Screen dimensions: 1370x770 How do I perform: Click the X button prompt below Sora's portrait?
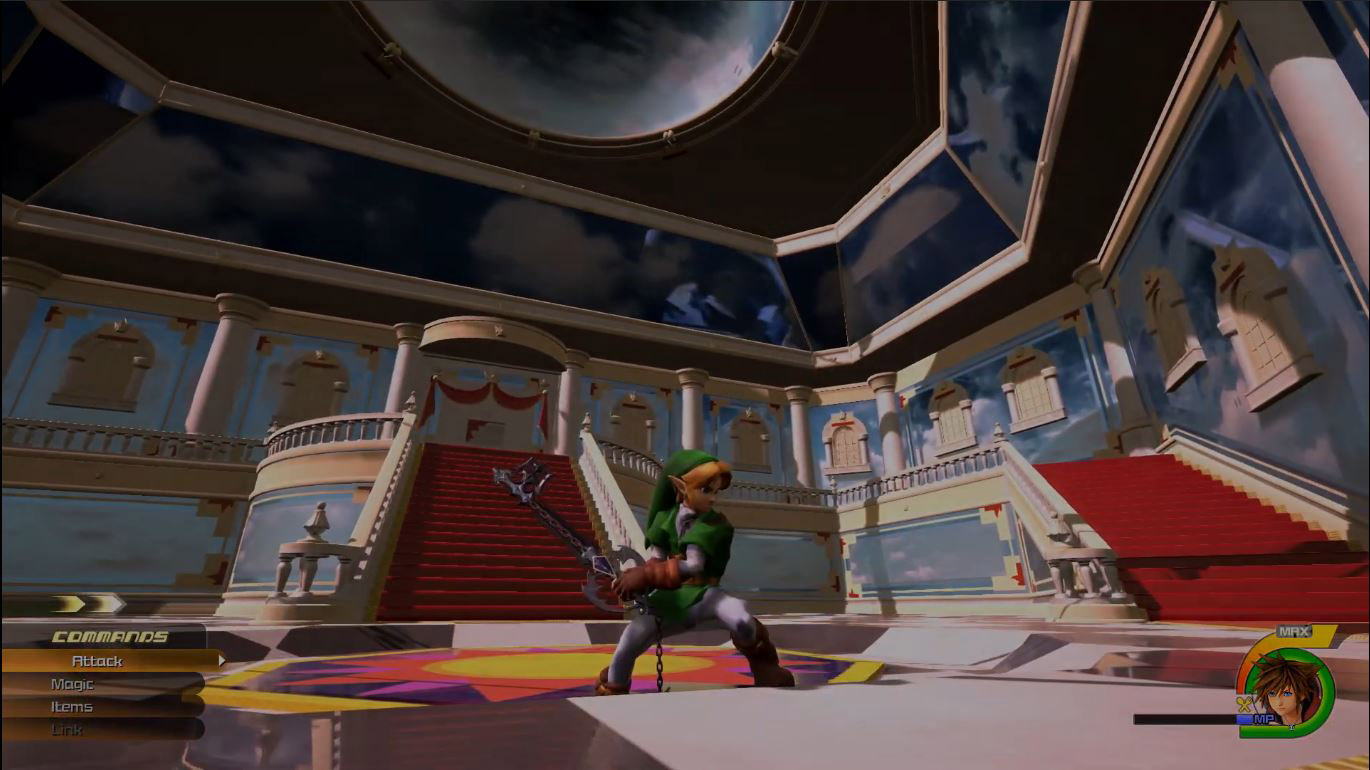(x=1290, y=726)
